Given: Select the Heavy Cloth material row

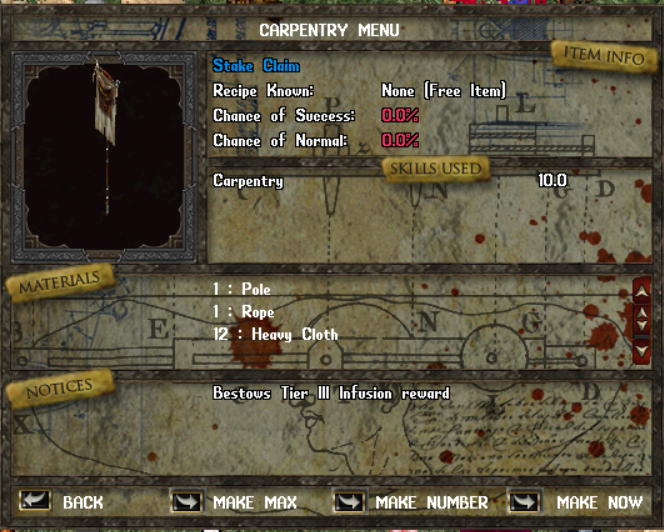Looking at the screenshot, I should [x=275, y=334].
